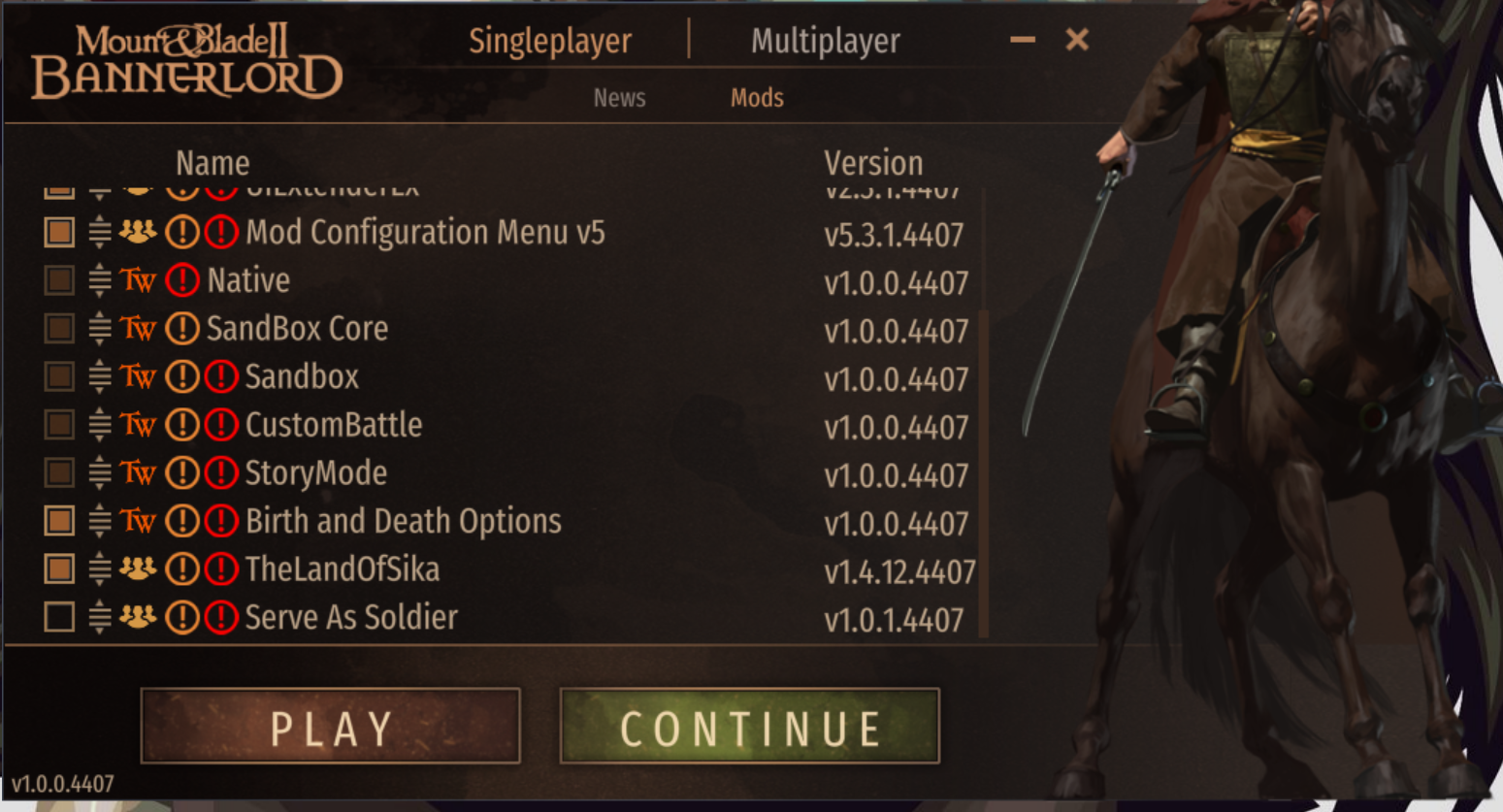Click the orange warning icon beside SandBox Core

pyautogui.click(x=182, y=329)
